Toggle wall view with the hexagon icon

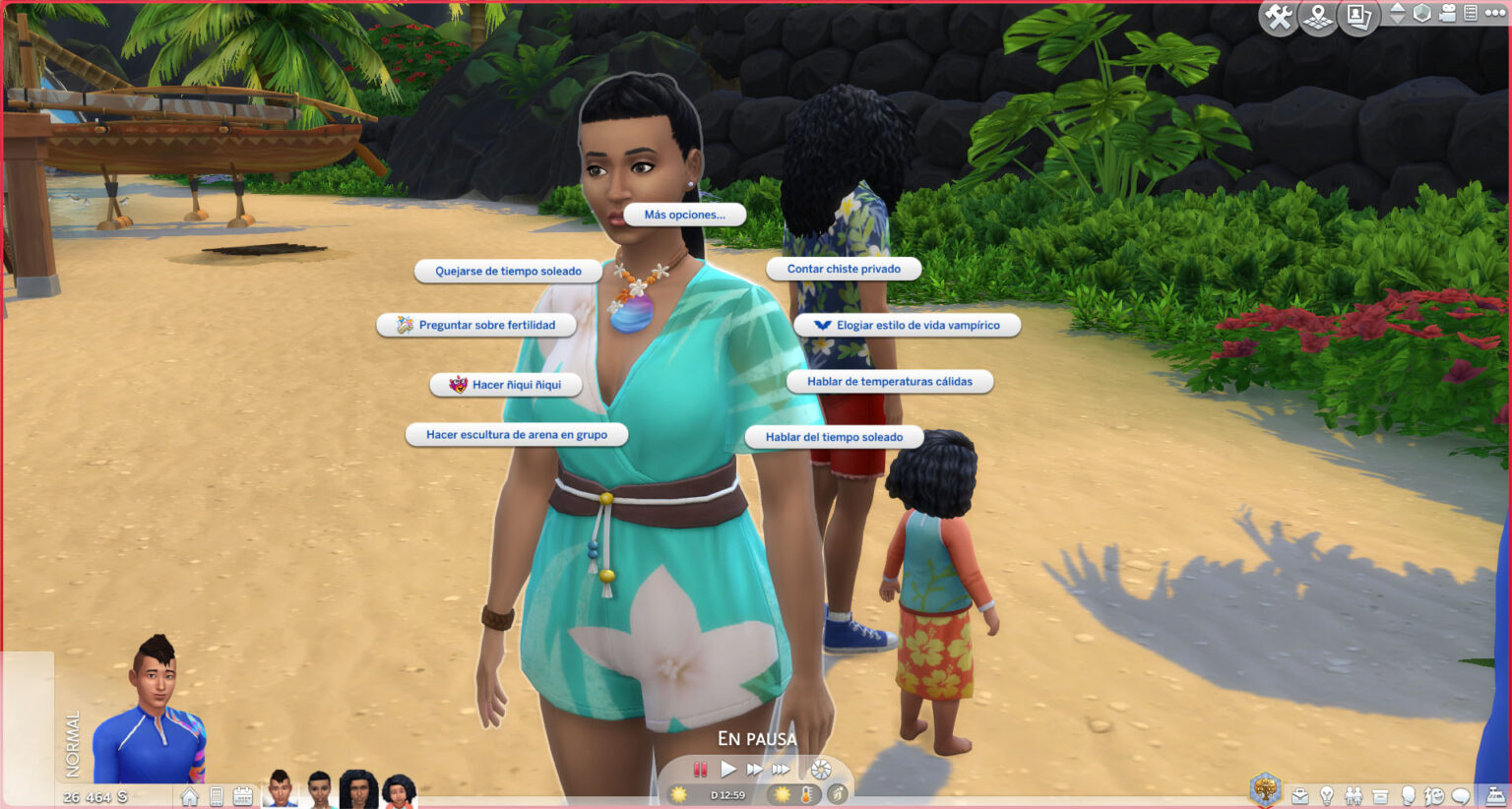click(x=1420, y=15)
